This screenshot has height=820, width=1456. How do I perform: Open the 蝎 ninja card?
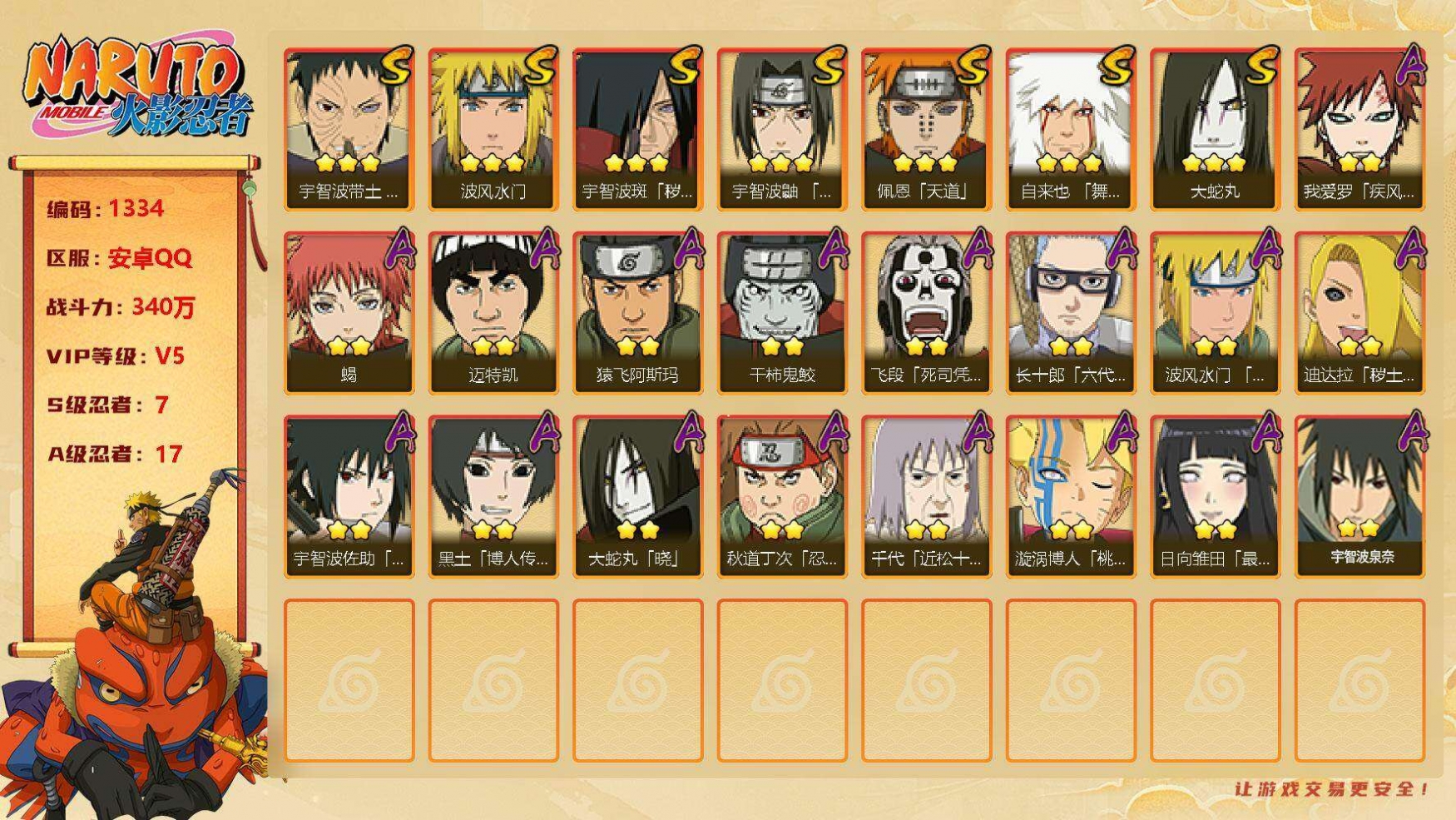349,312
